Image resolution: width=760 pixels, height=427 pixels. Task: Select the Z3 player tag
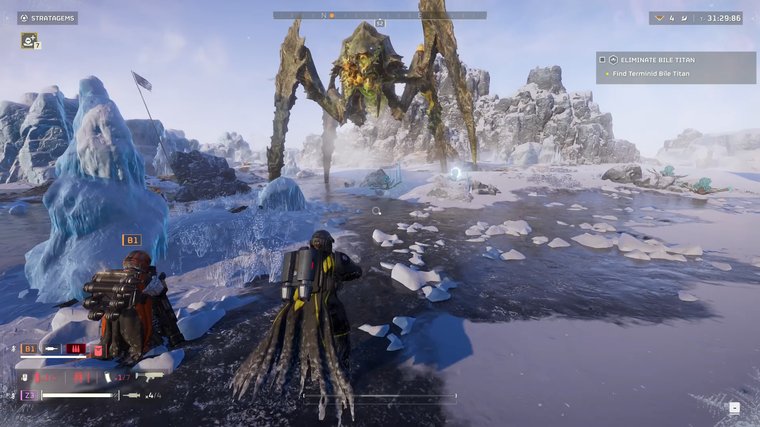pyautogui.click(x=30, y=395)
